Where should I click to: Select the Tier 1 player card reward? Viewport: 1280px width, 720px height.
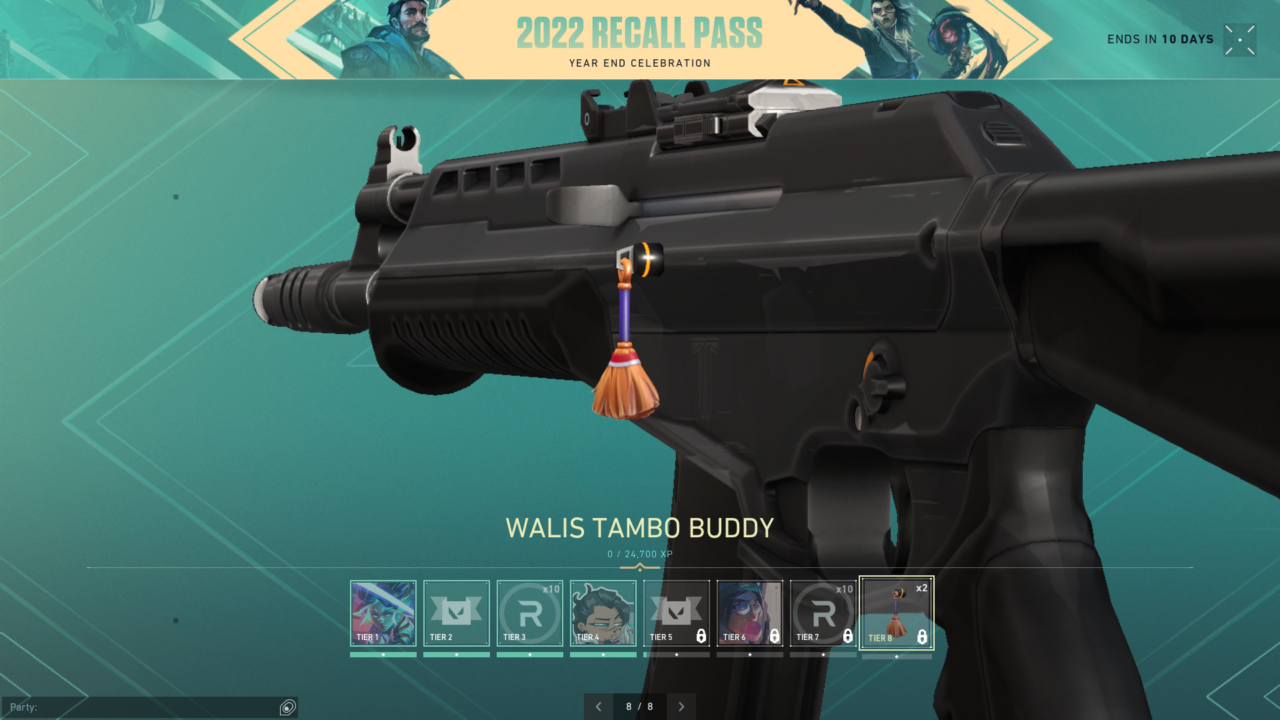pos(383,612)
